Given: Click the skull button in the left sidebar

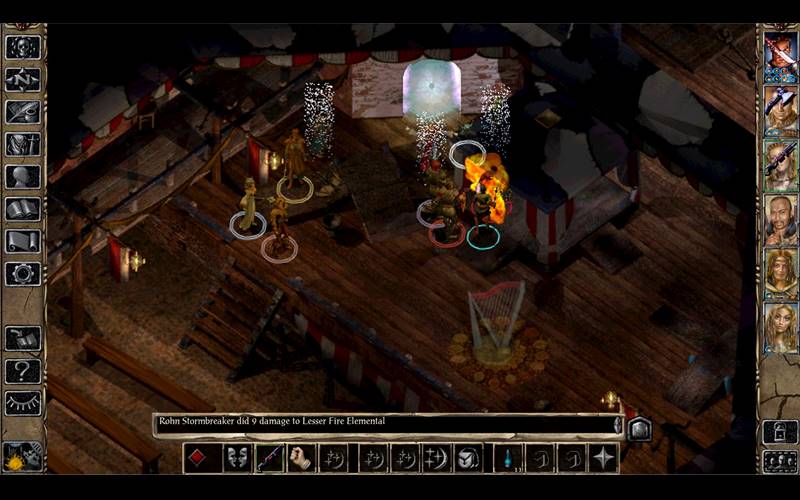Looking at the screenshot, I should pos(22,47).
